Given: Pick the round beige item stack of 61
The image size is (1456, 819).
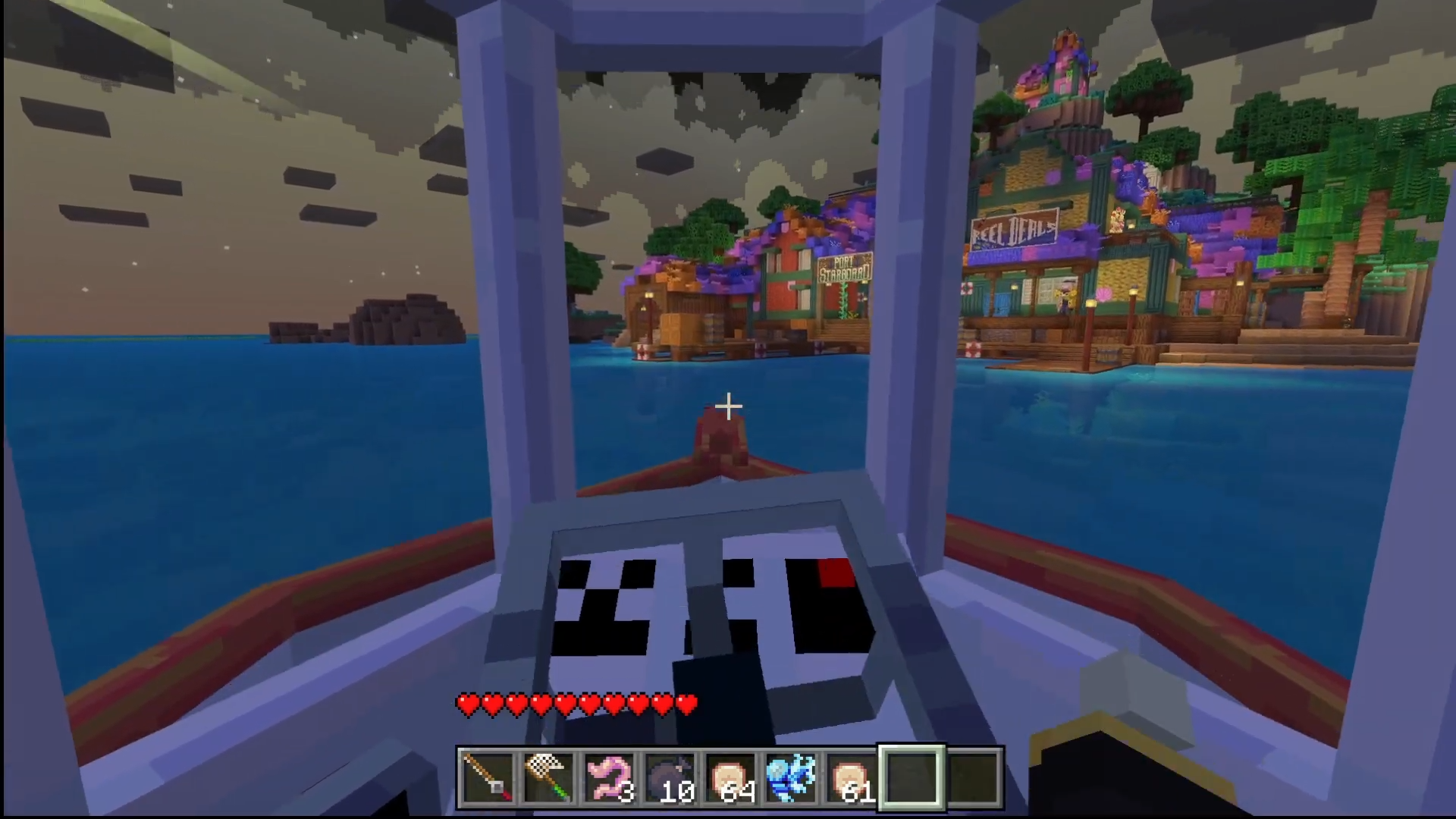Looking at the screenshot, I should pyautogui.click(x=852, y=778).
